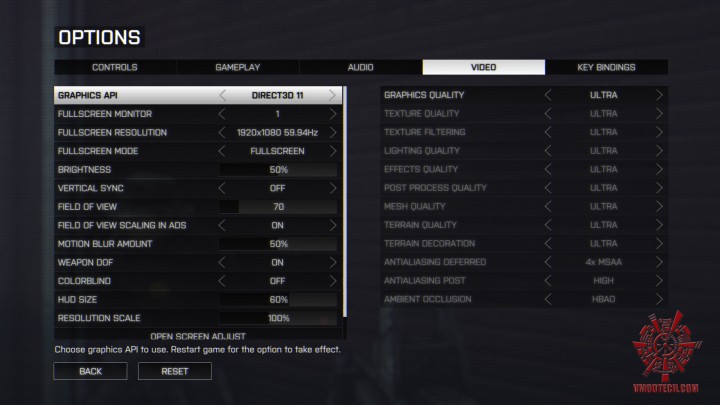Viewport: 720px width, 405px height.
Task: Switch to the Controls tab
Action: point(115,67)
